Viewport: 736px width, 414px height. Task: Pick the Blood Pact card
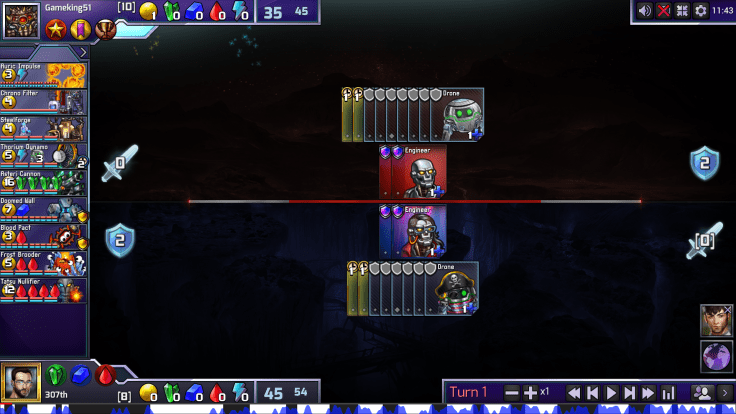44,236
